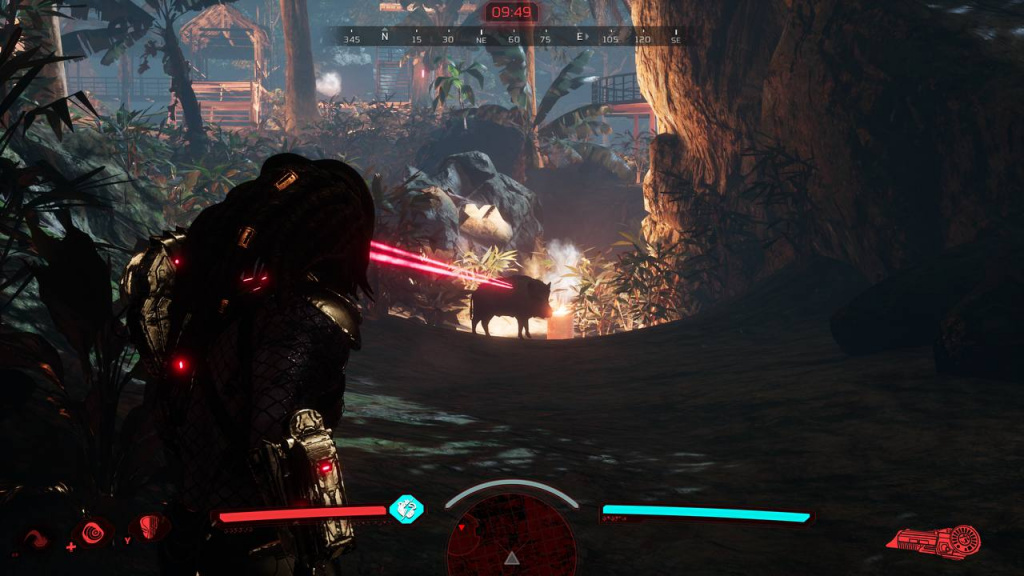The image size is (1024, 576).
Task: Activate the swirl-shaped gear icon
Action: point(36,540)
